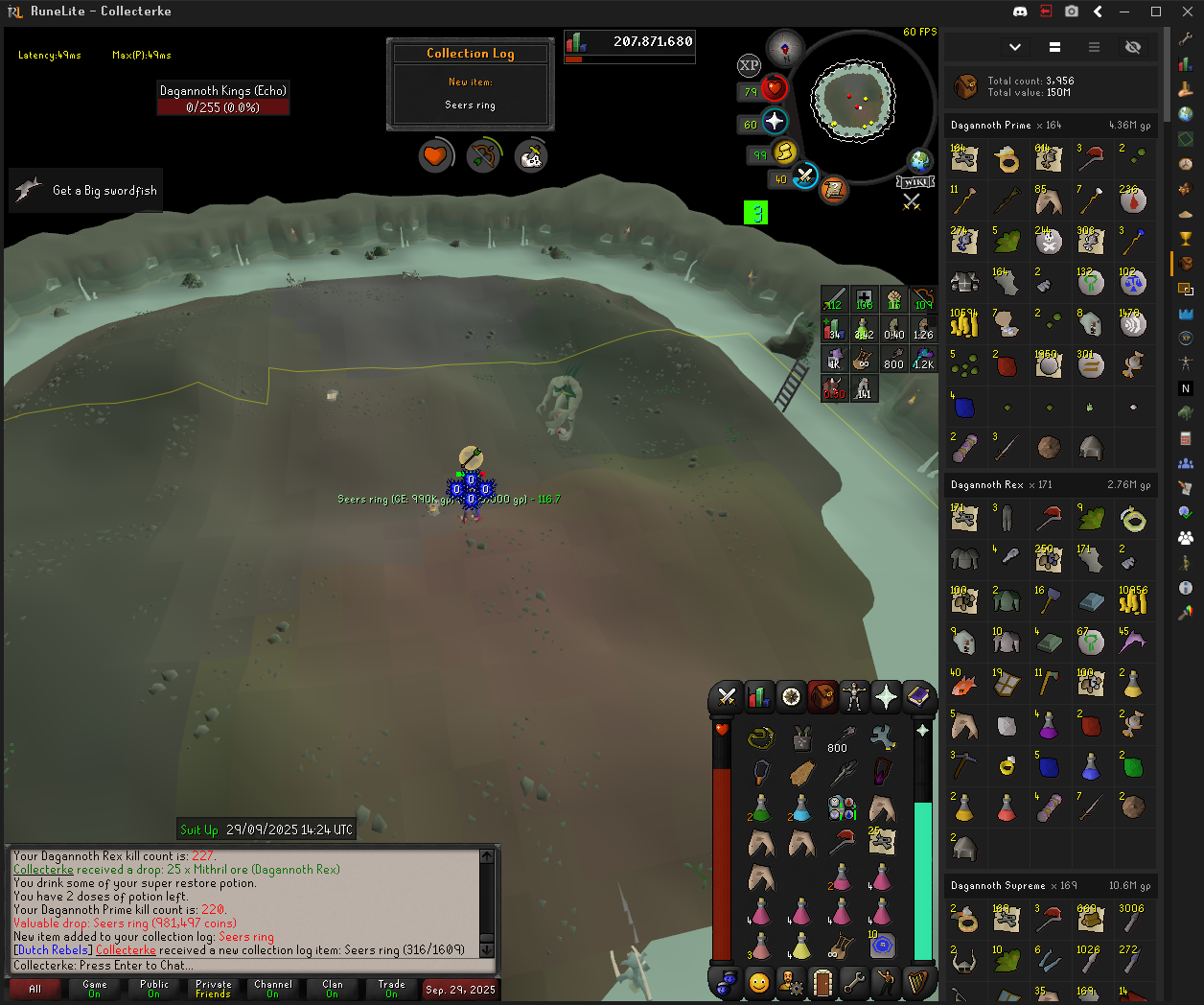Click the compass above the minimap
The height and width of the screenshot is (1005, 1204).
tap(785, 47)
